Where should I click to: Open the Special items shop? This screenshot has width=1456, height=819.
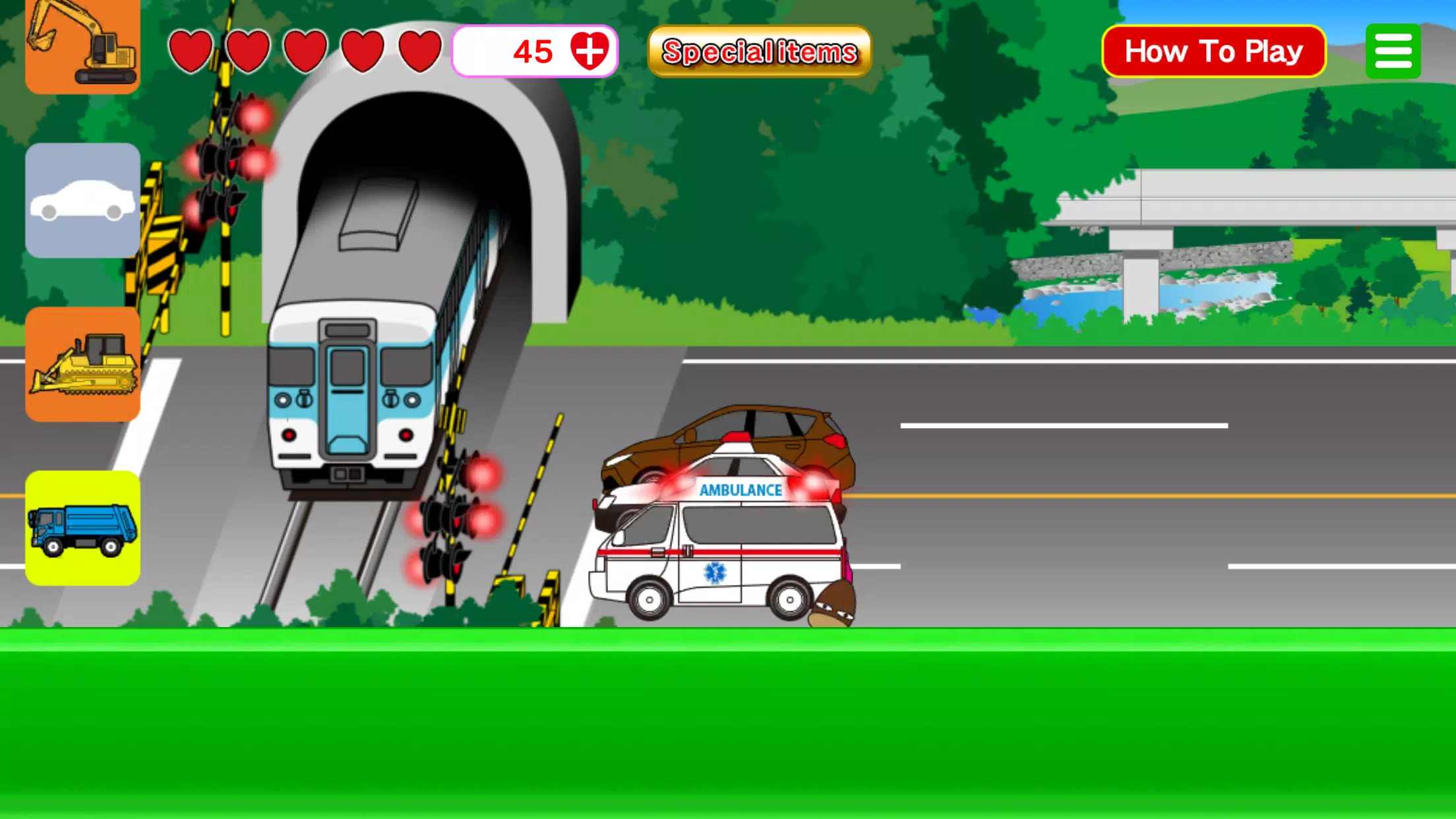(759, 51)
